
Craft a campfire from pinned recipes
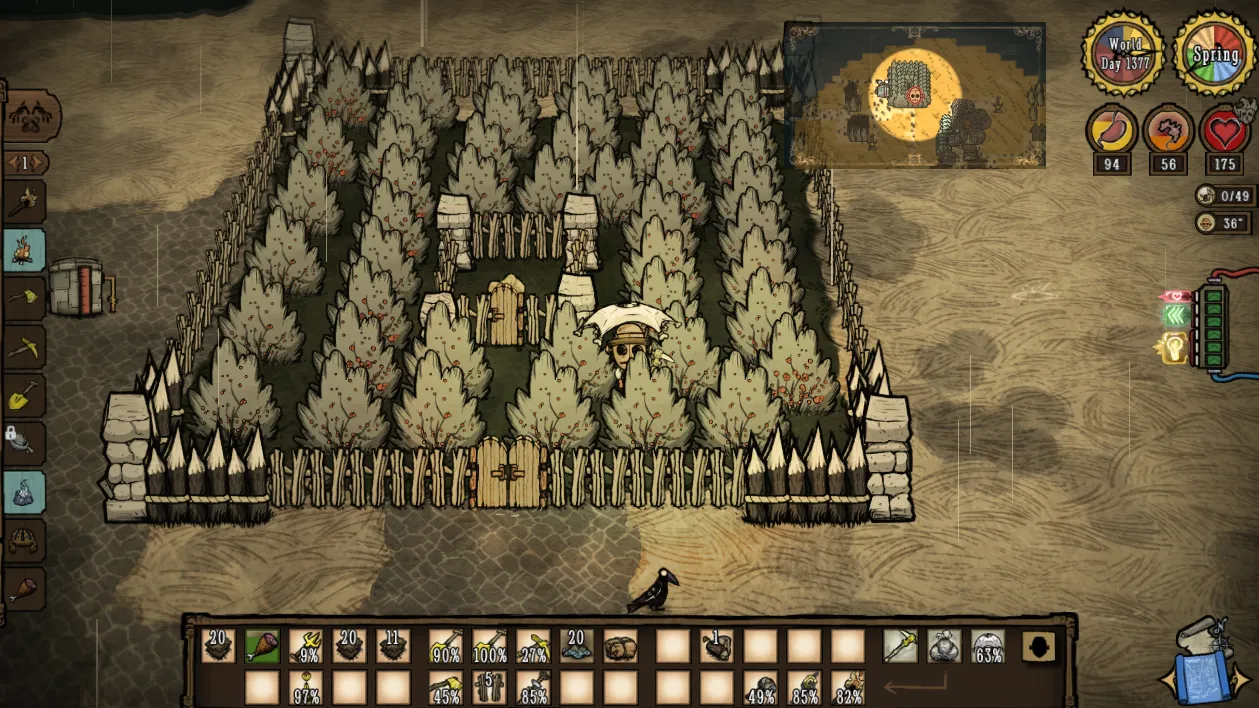point(24,250)
